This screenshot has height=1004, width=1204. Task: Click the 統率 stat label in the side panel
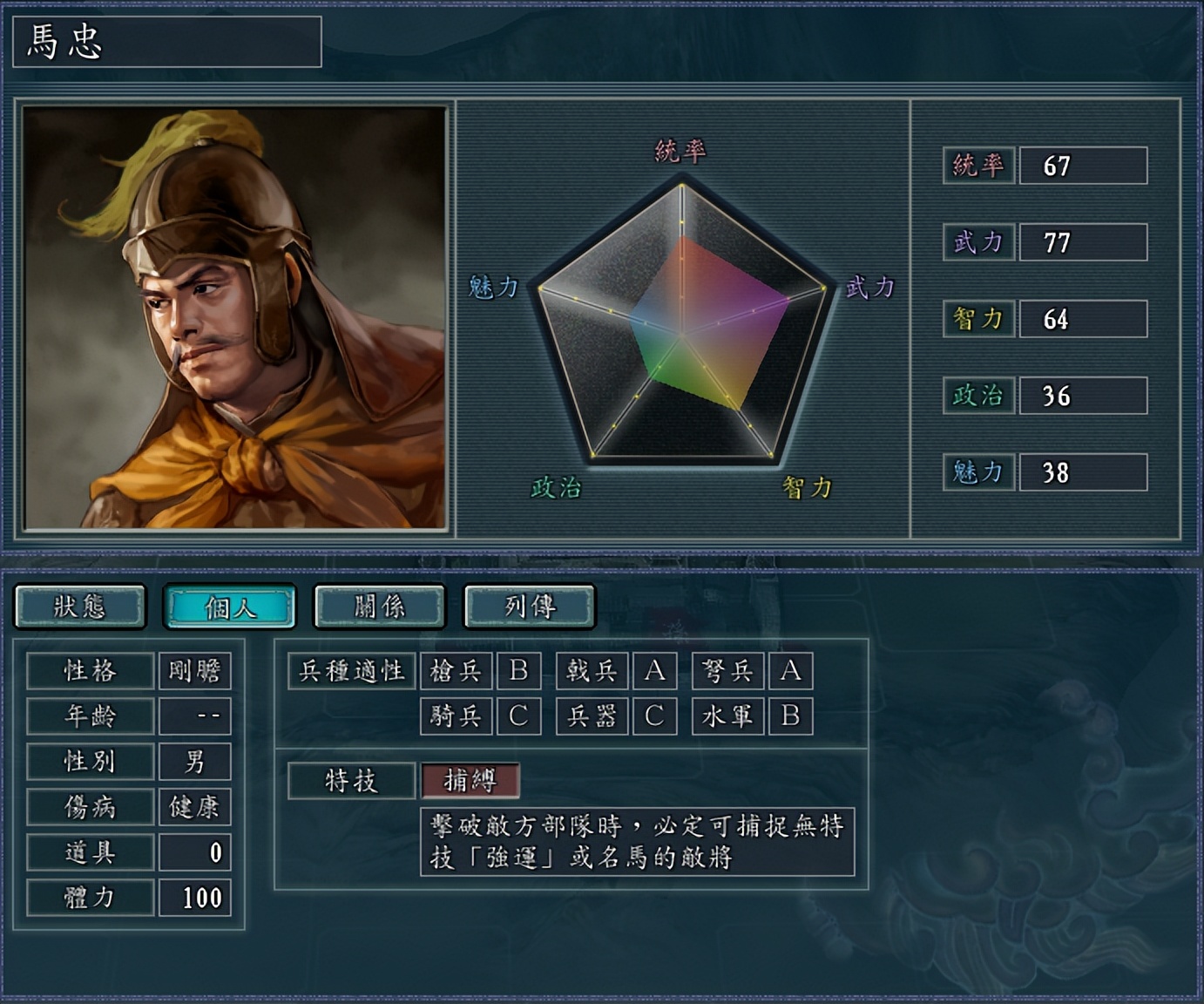(x=977, y=166)
